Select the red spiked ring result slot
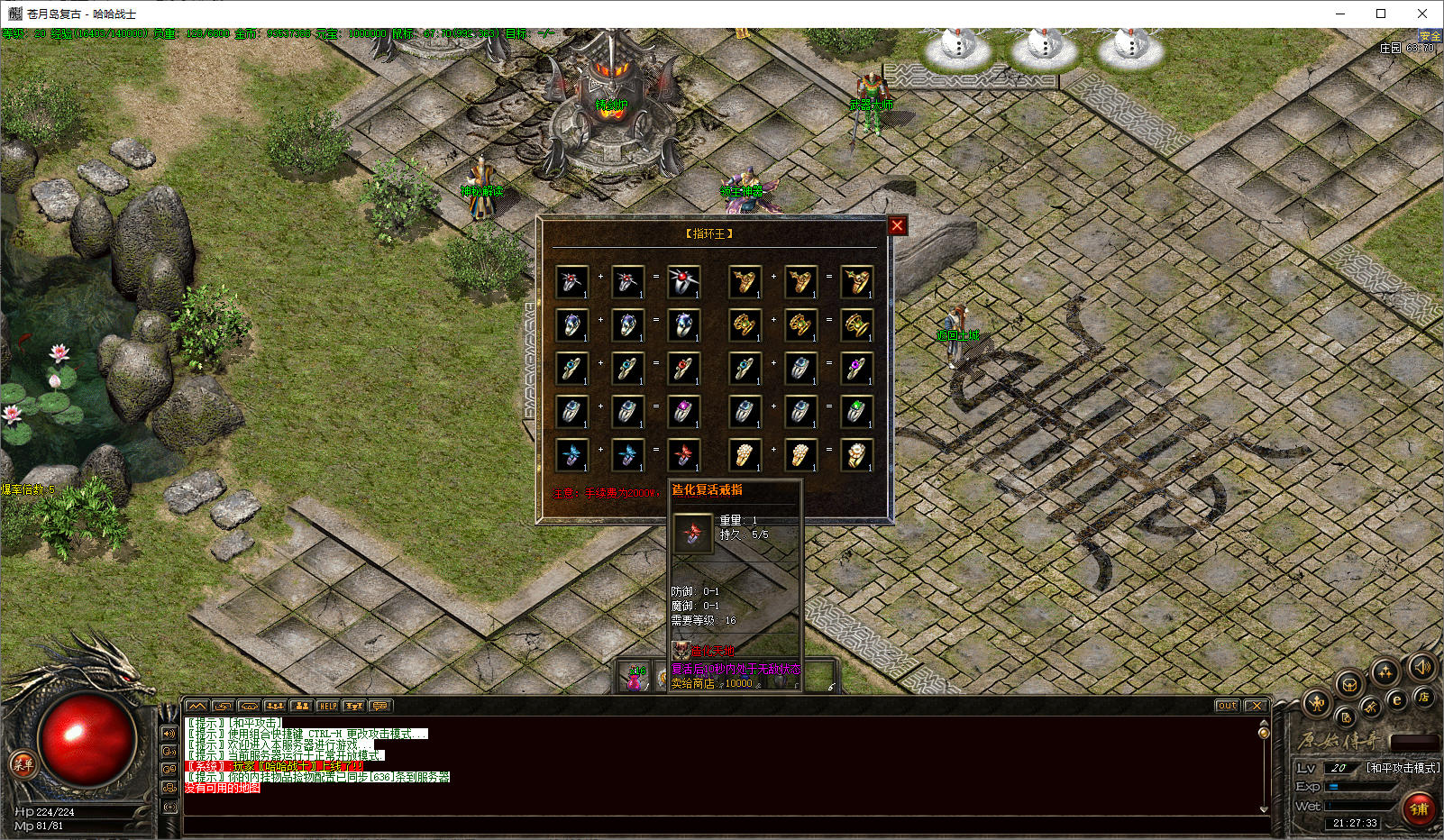The width and height of the screenshot is (1444, 840). point(684,281)
